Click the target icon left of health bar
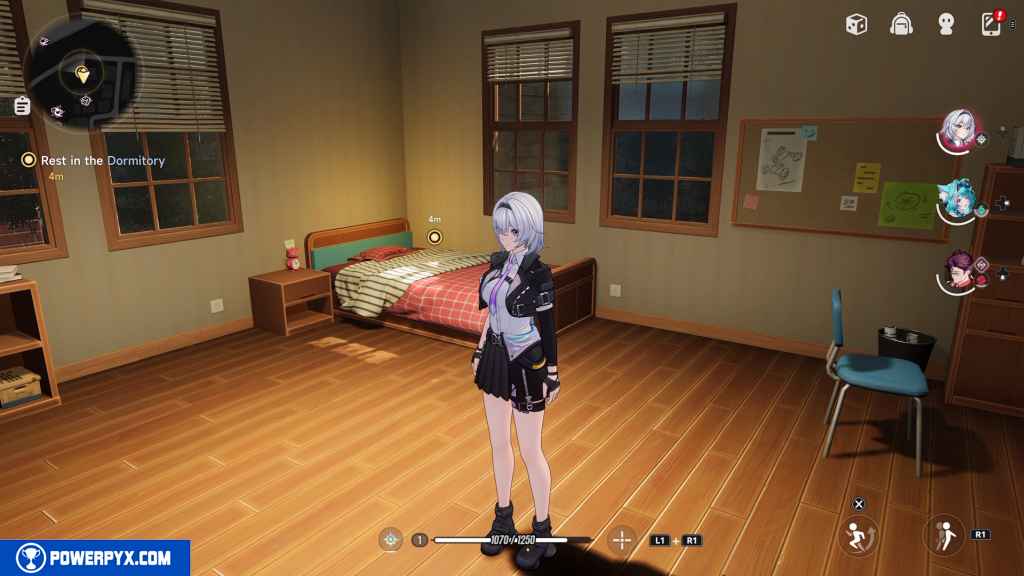Image resolution: width=1024 pixels, height=576 pixels. (391, 540)
